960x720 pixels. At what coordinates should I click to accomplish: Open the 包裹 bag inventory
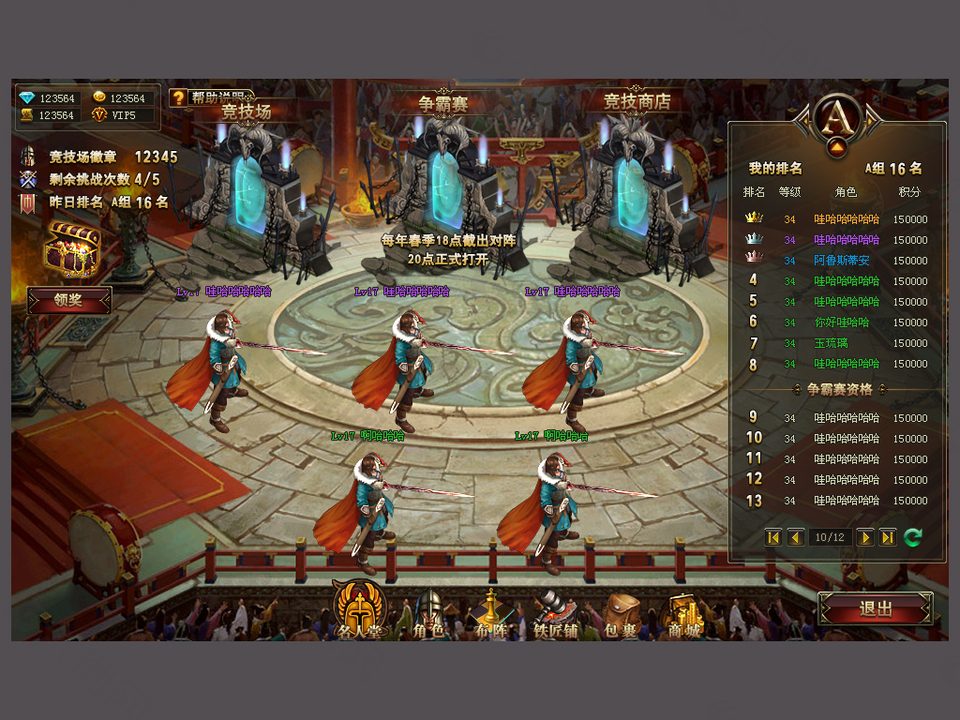[620, 614]
